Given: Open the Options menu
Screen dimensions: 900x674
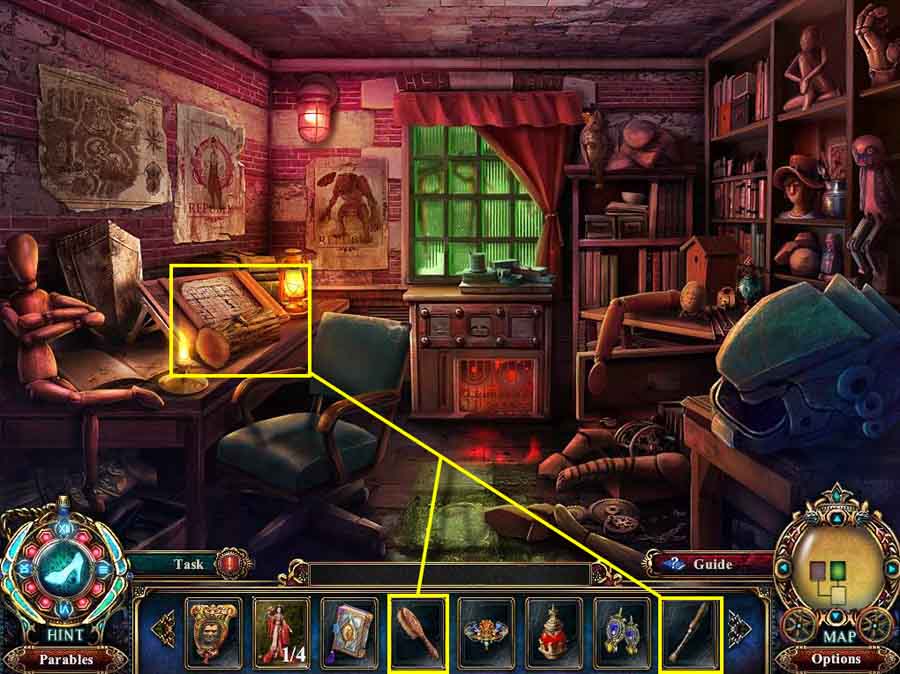Looking at the screenshot, I should [836, 659].
